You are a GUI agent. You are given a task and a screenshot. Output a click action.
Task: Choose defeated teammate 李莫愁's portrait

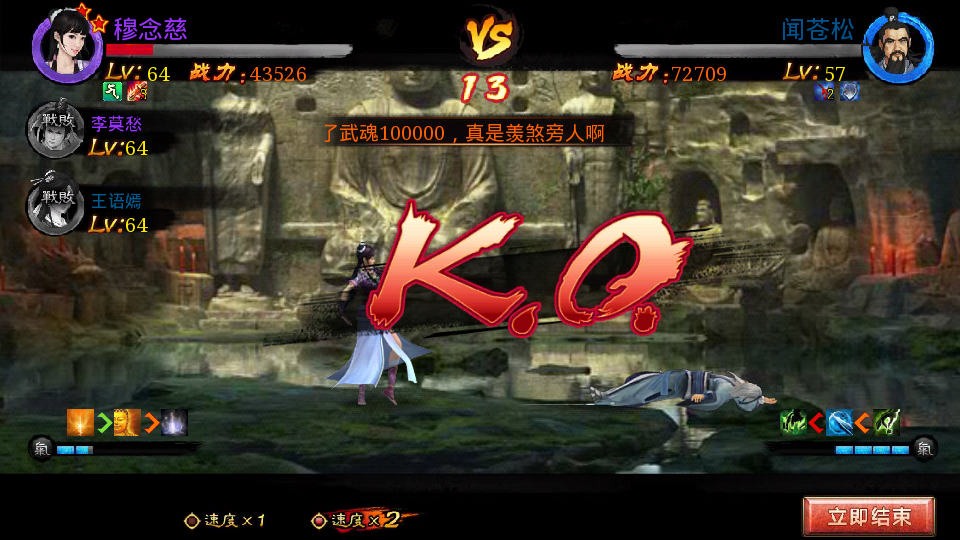coord(54,132)
